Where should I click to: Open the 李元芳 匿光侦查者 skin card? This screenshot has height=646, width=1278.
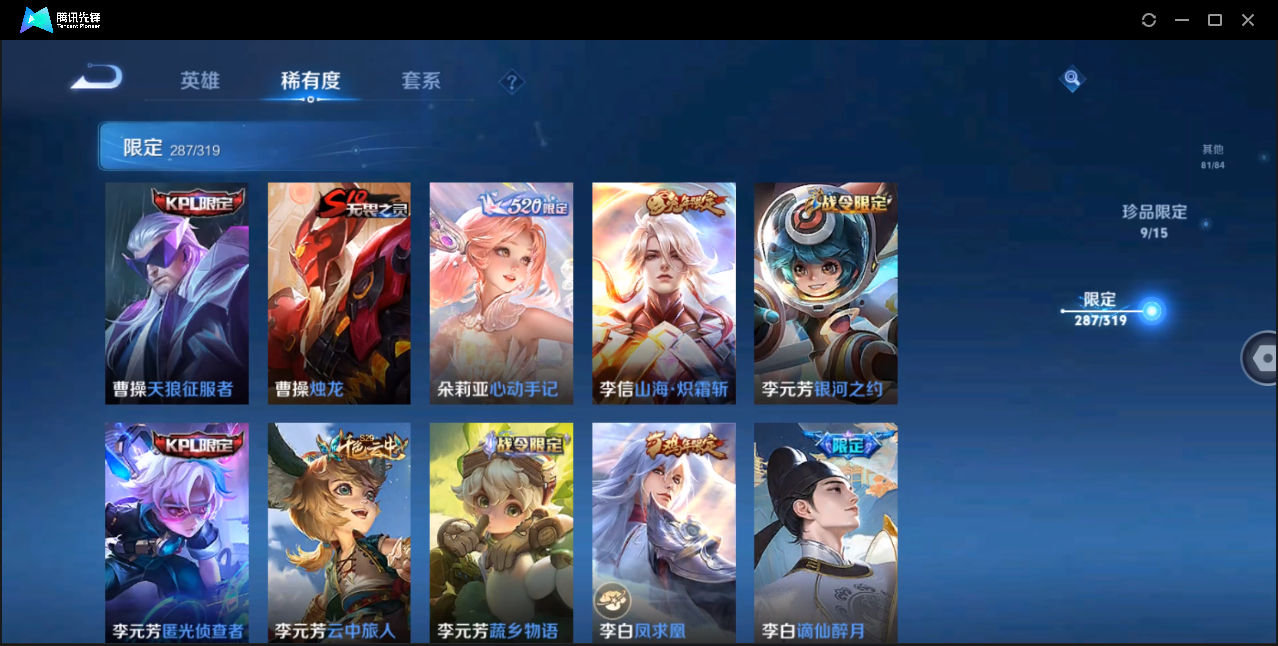click(177, 532)
